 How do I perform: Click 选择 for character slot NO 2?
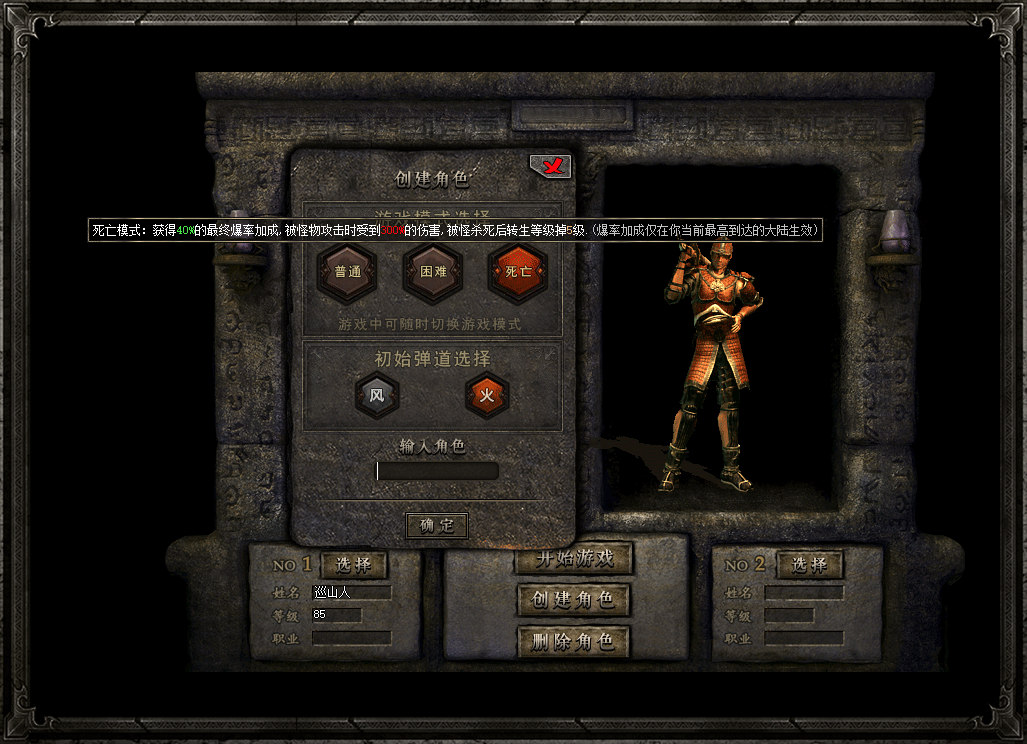[809, 565]
